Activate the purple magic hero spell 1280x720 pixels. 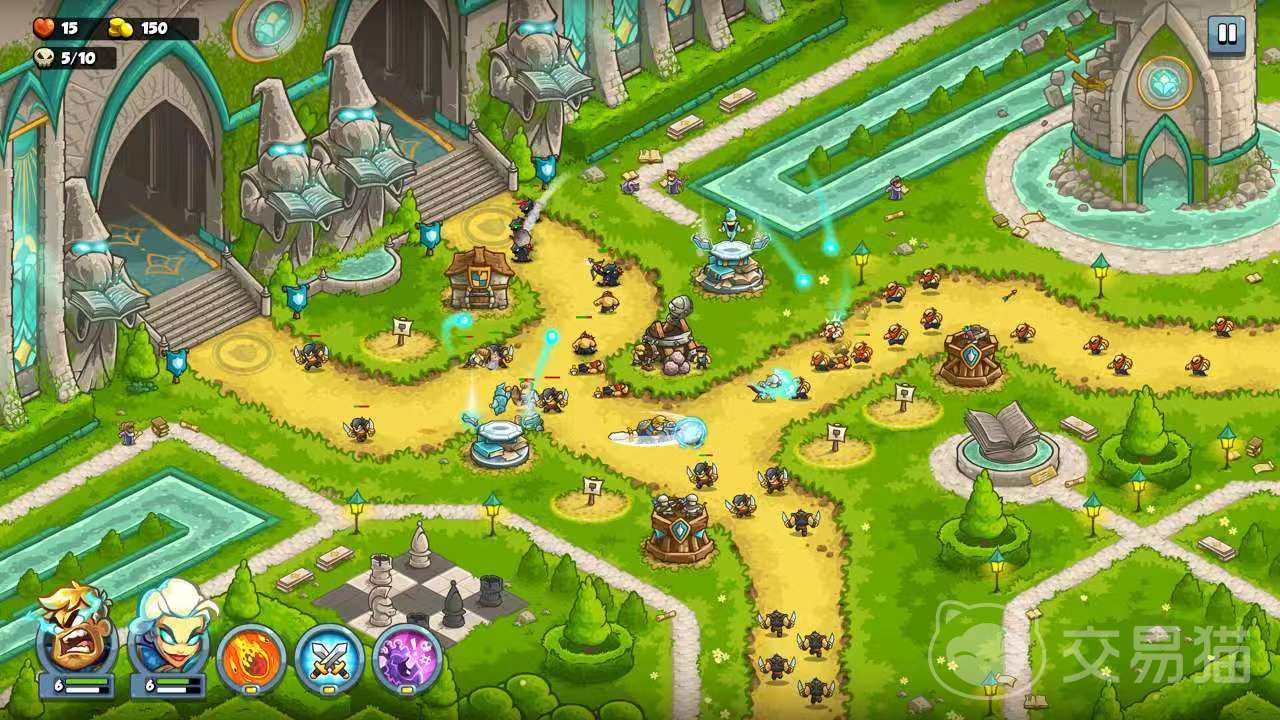407,659
